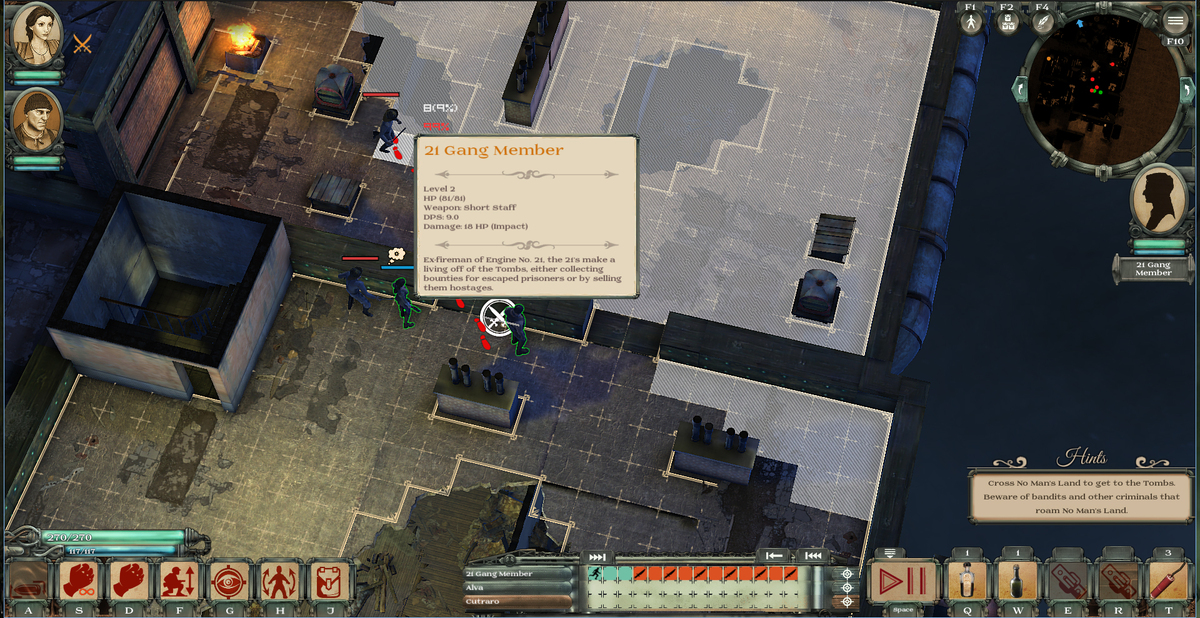Viewport: 1200px width, 618px height.
Task: Select Cutraro in the turn order list
Action: tap(519, 601)
